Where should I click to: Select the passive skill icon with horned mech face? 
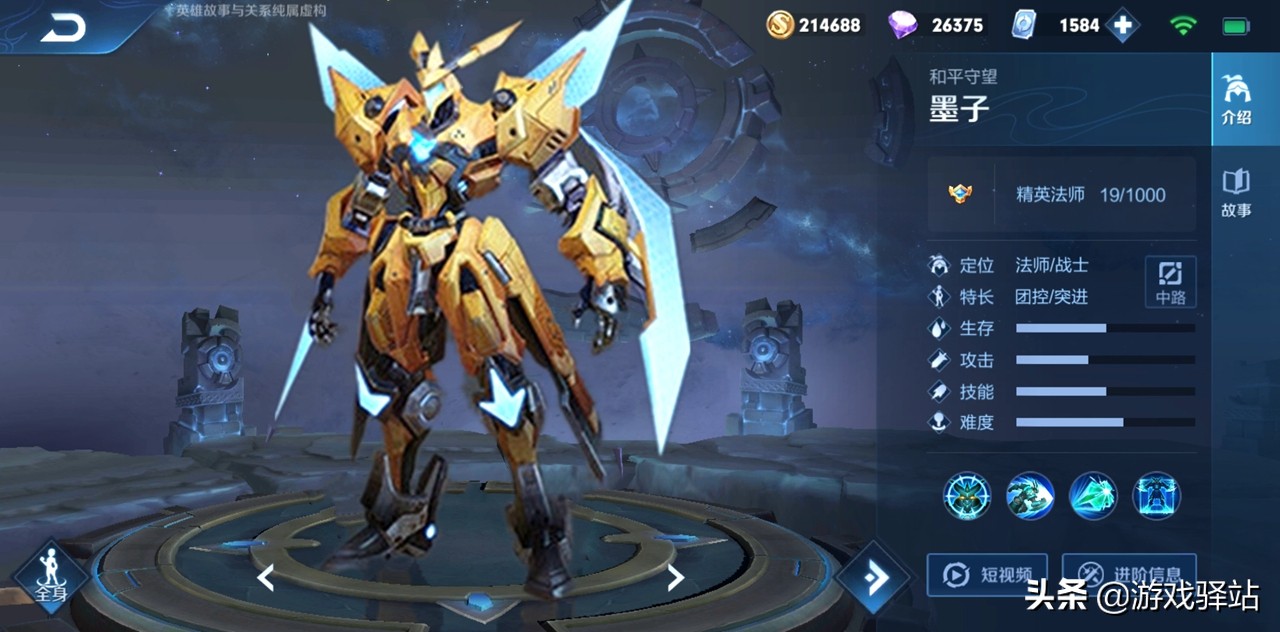point(967,496)
